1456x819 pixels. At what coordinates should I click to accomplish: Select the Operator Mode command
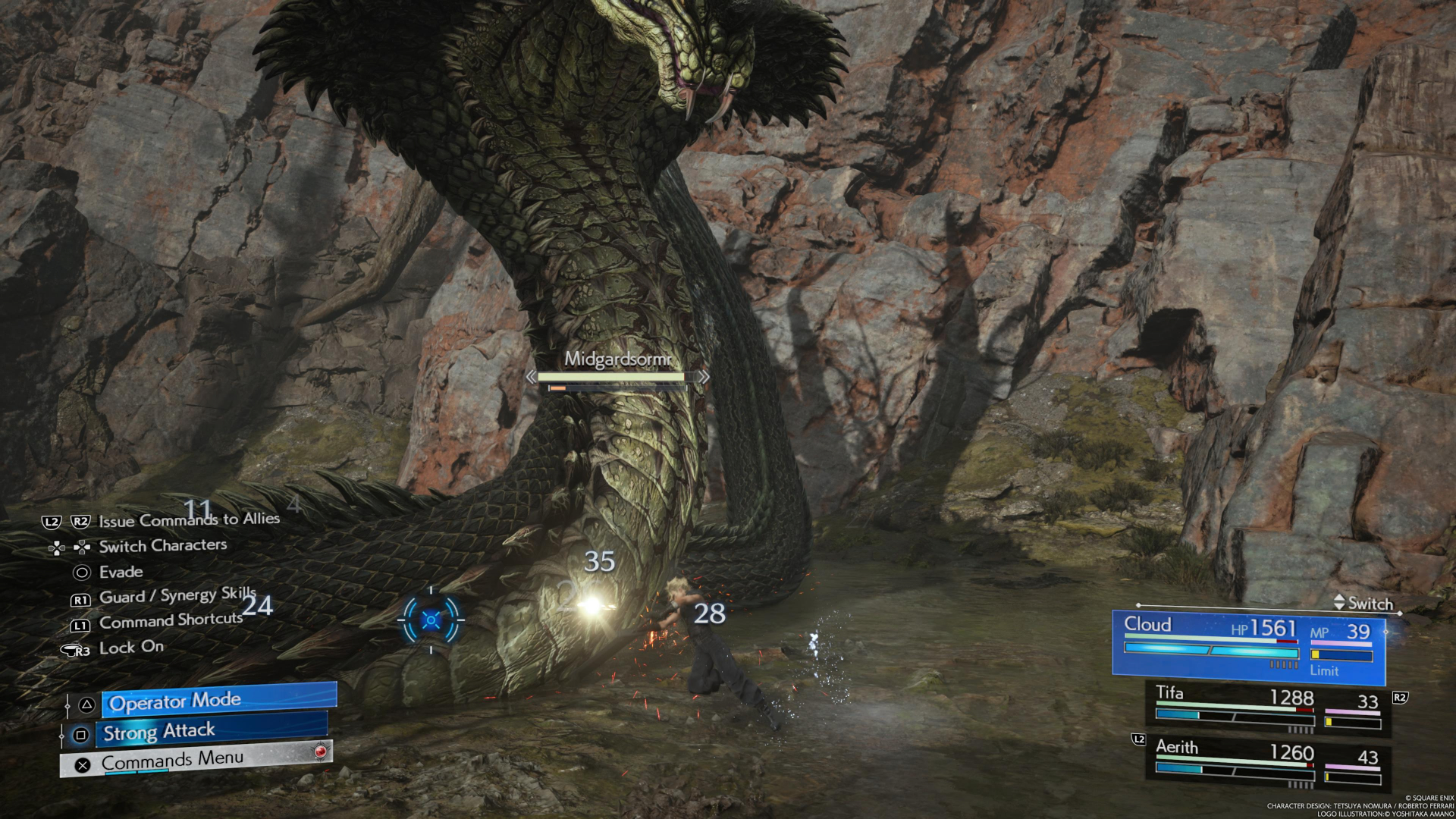(218, 701)
